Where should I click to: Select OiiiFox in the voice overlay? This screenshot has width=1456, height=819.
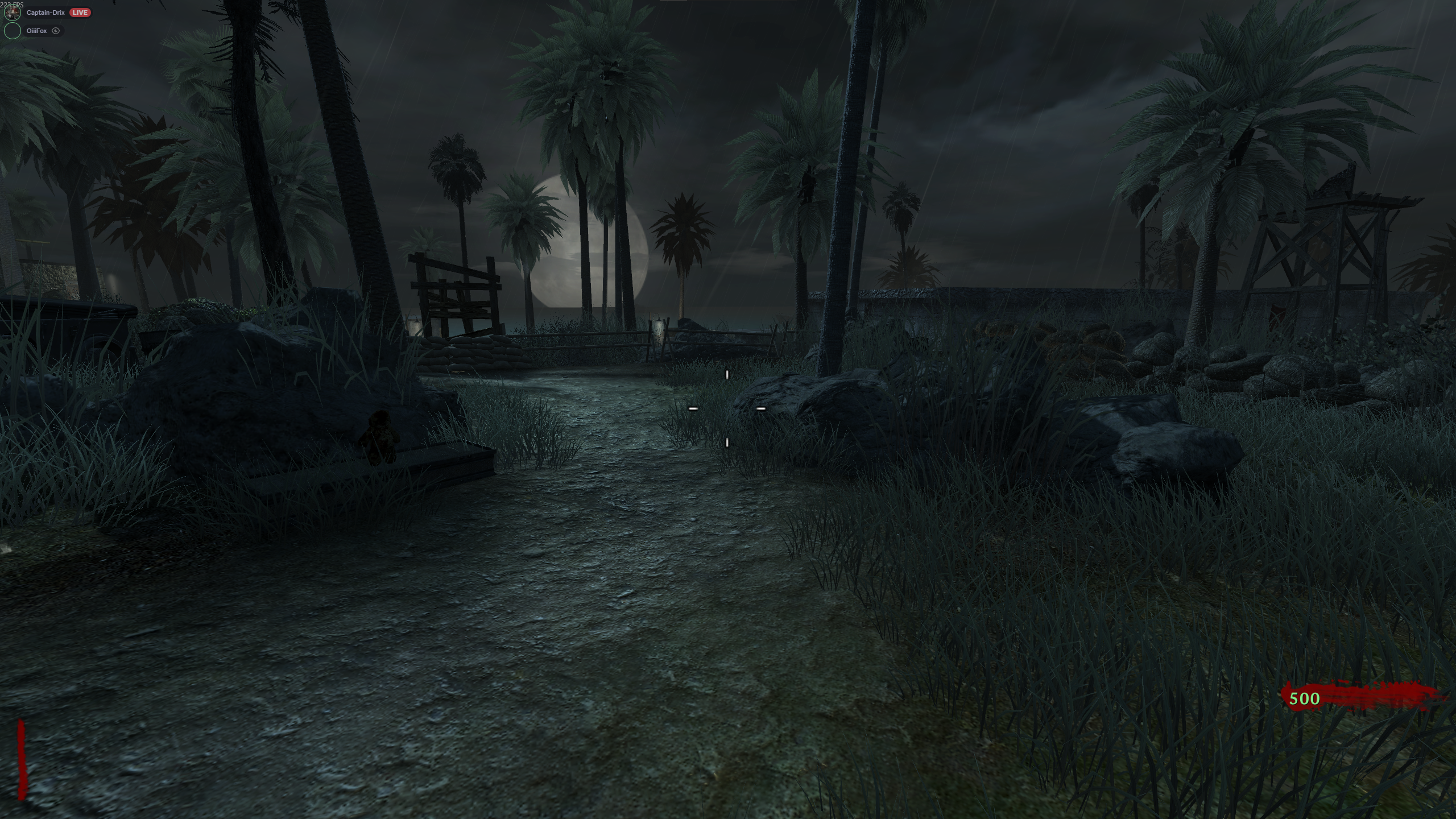coord(36,31)
